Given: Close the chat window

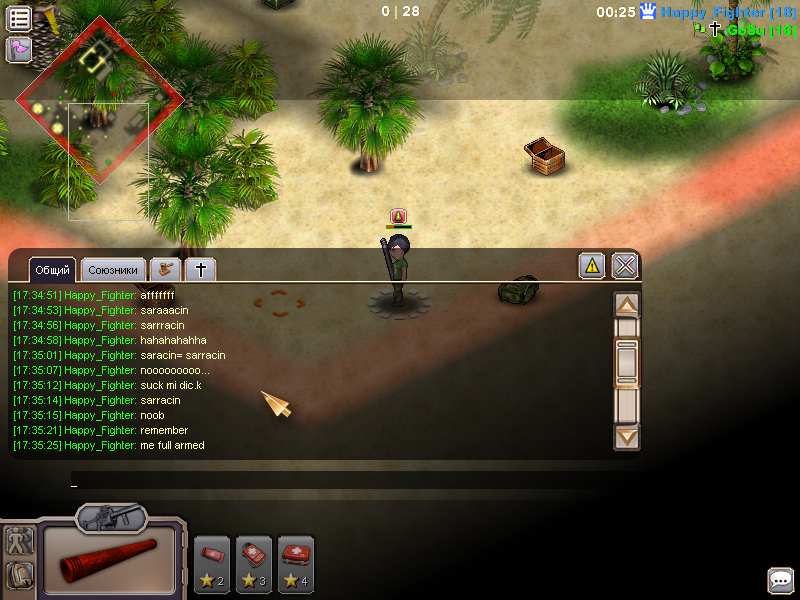Looking at the screenshot, I should [625, 265].
